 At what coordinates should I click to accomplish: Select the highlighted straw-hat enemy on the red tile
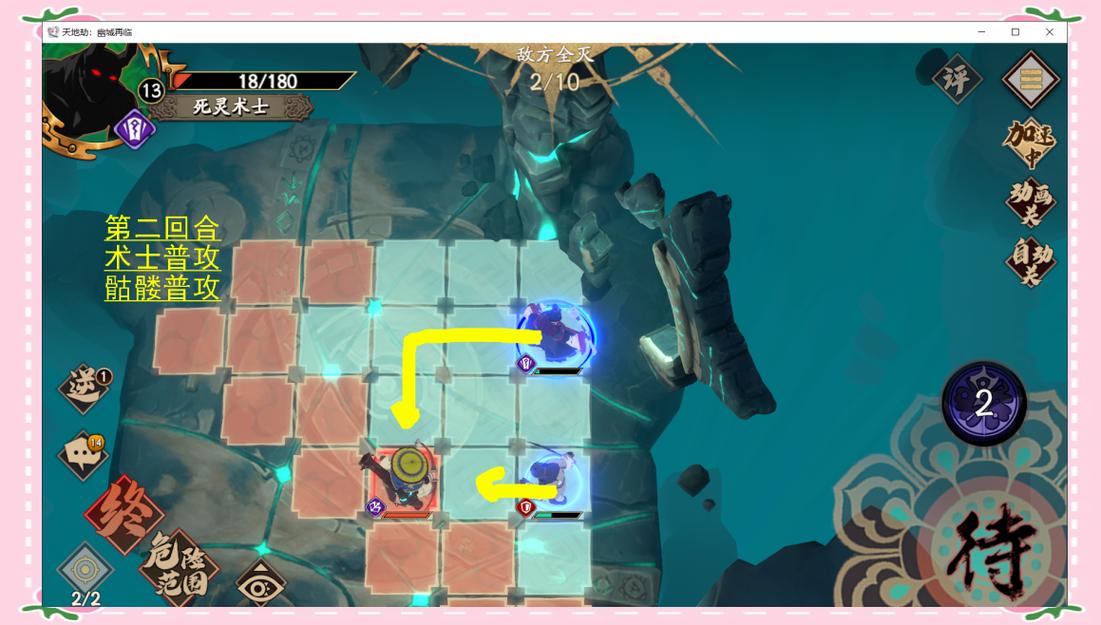pos(407,477)
